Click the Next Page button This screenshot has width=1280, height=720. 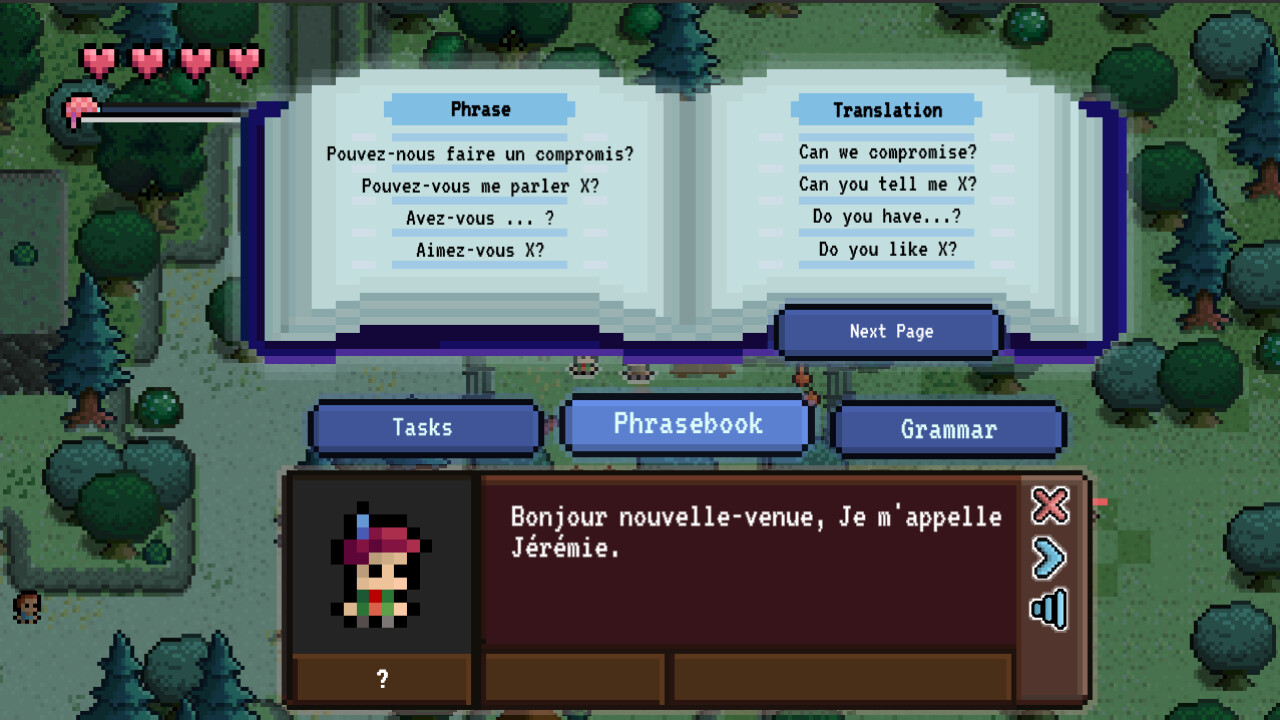(x=889, y=331)
